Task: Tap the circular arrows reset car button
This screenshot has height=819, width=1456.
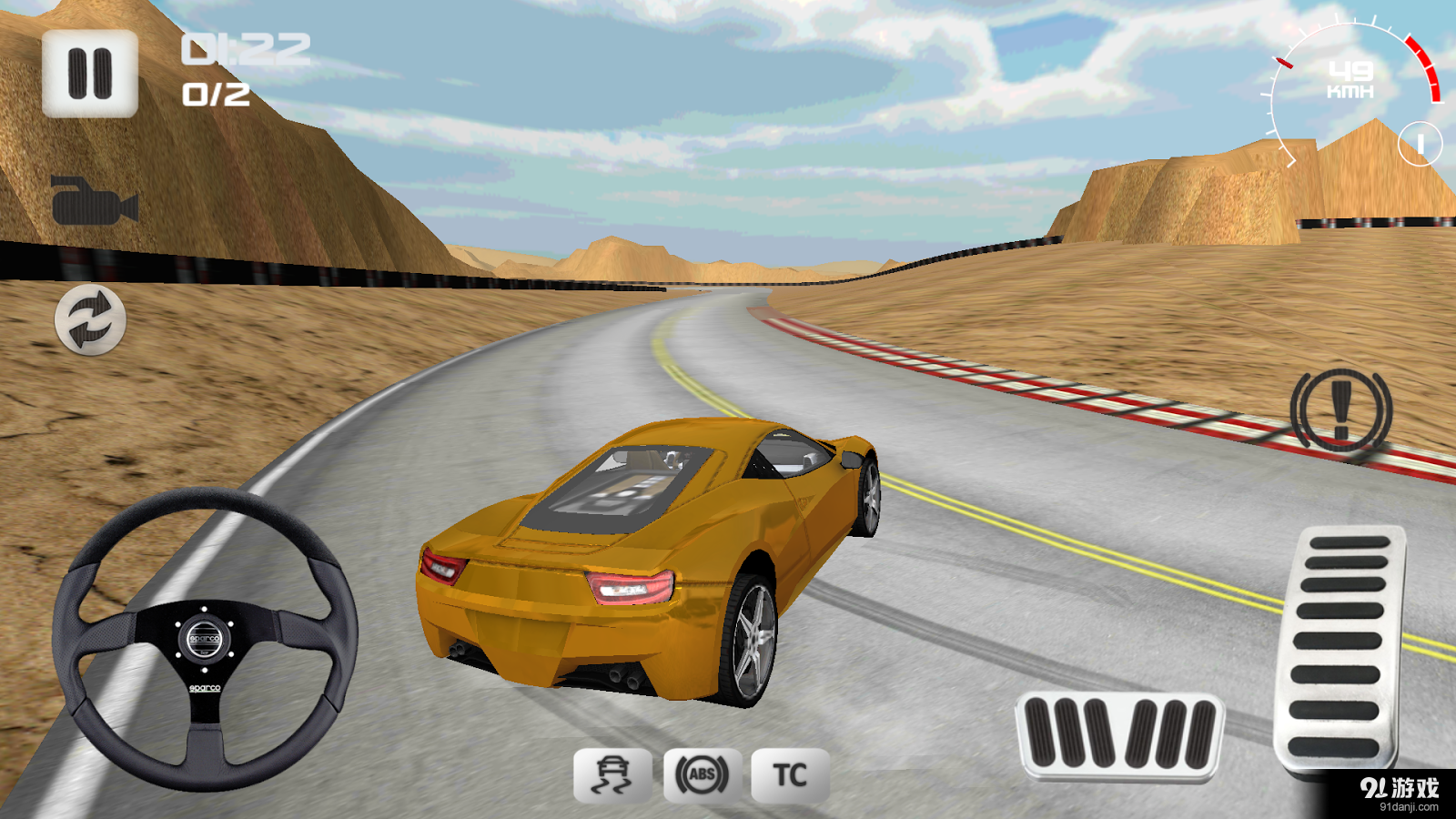Action: click(x=90, y=319)
